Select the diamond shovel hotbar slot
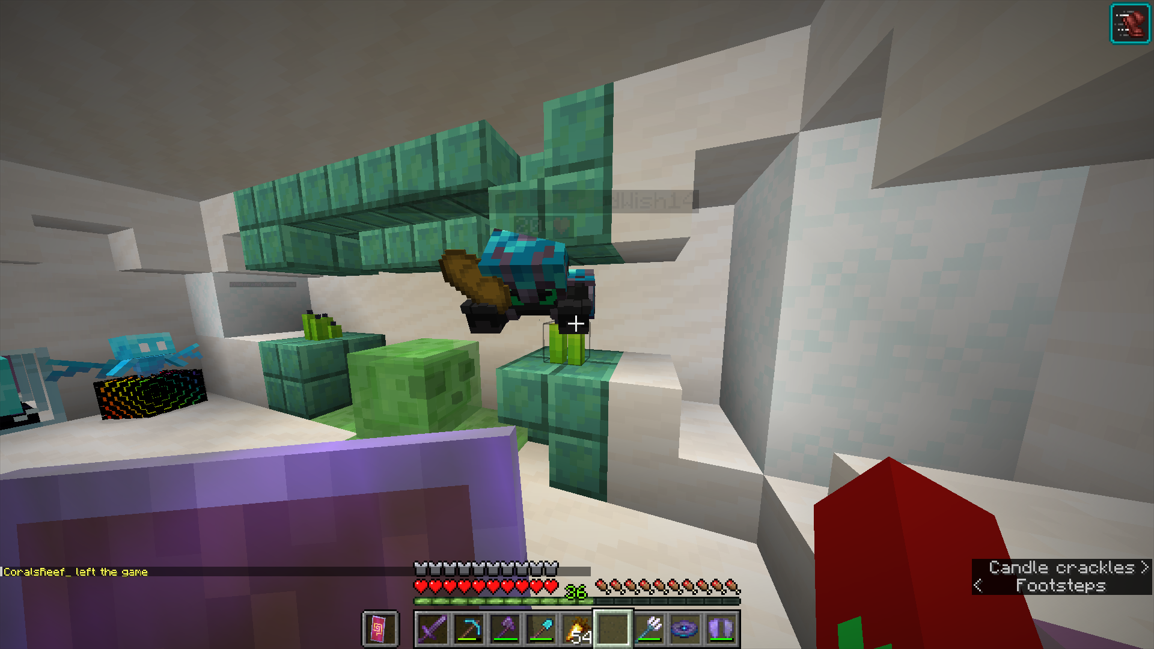 point(541,629)
